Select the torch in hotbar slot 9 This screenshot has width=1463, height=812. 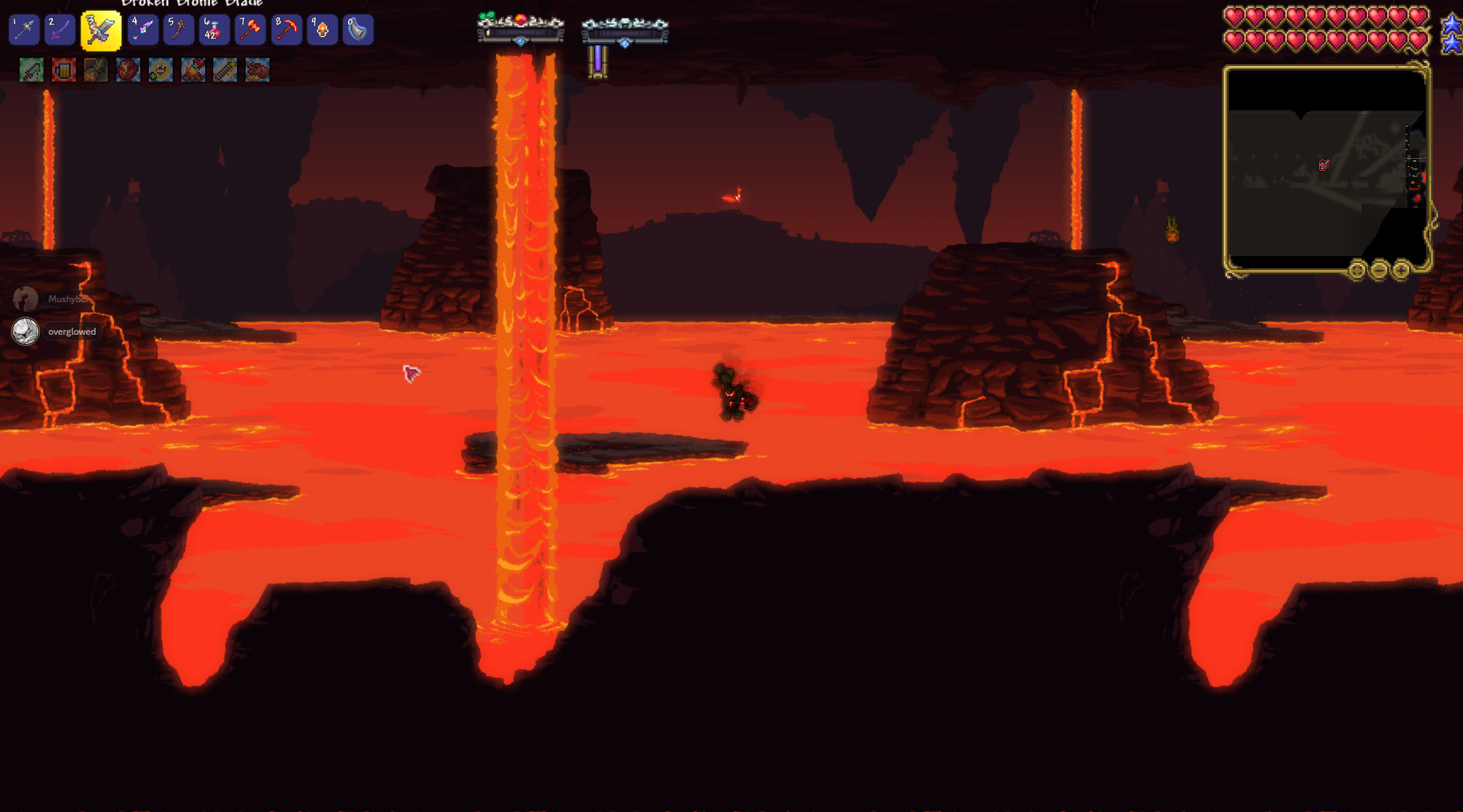[322, 30]
